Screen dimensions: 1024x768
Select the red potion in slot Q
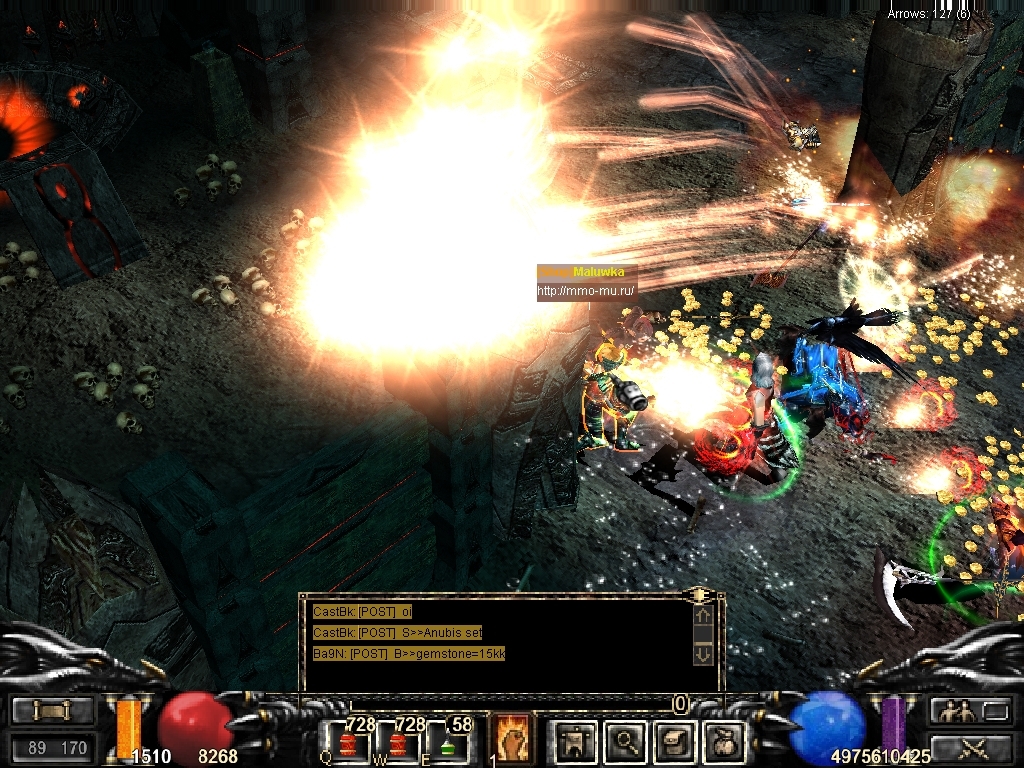coord(347,743)
